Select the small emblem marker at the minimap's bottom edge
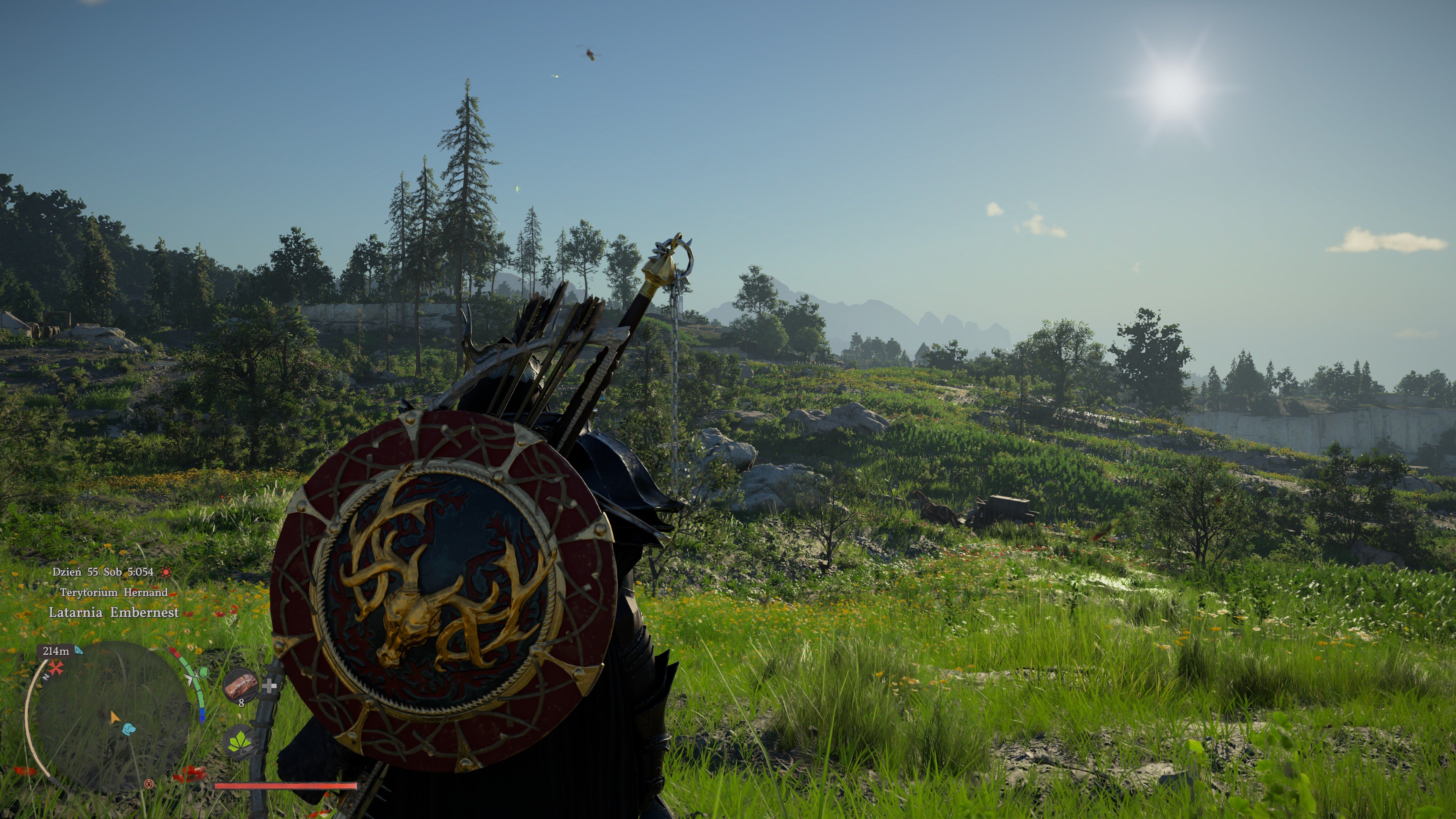The height and width of the screenshot is (819, 1456). (149, 783)
